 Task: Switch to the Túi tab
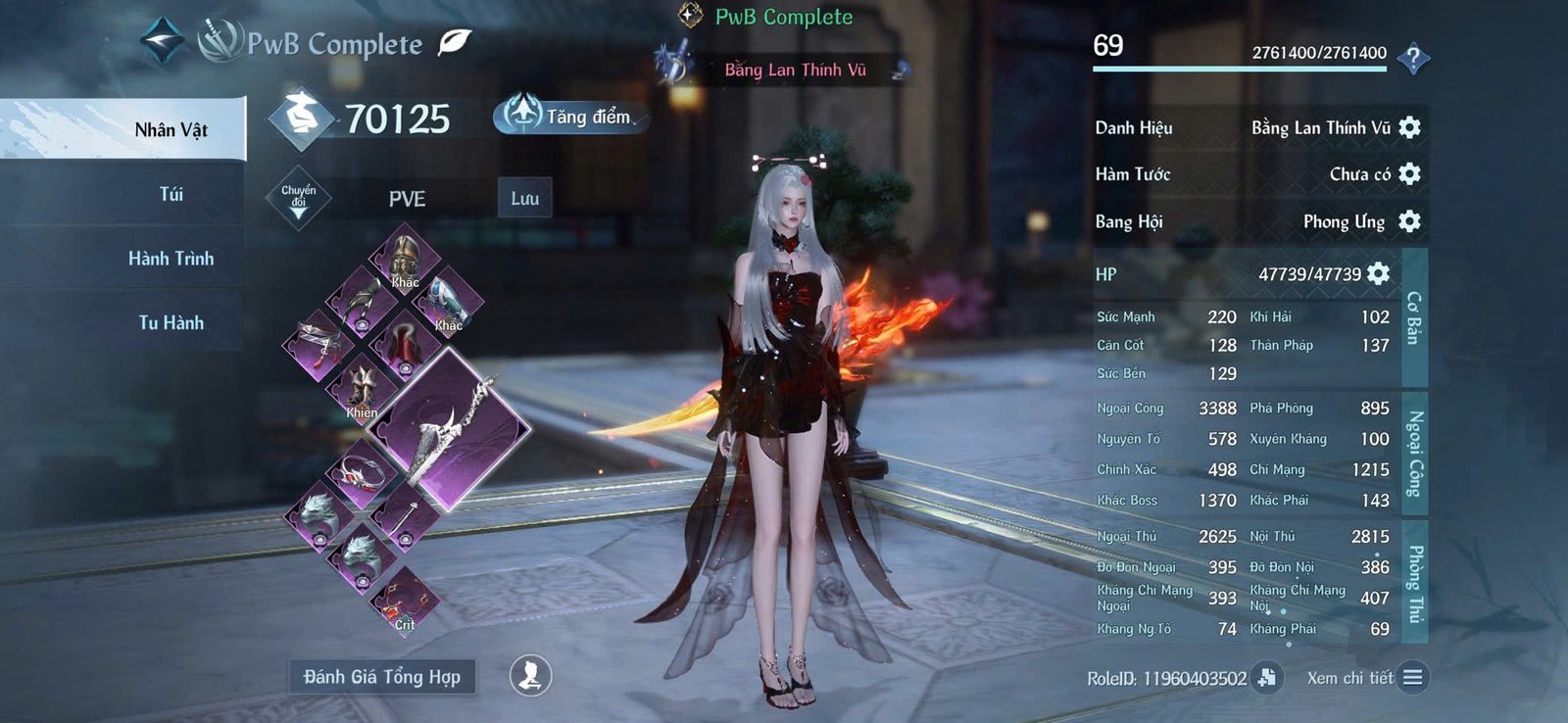(x=171, y=195)
